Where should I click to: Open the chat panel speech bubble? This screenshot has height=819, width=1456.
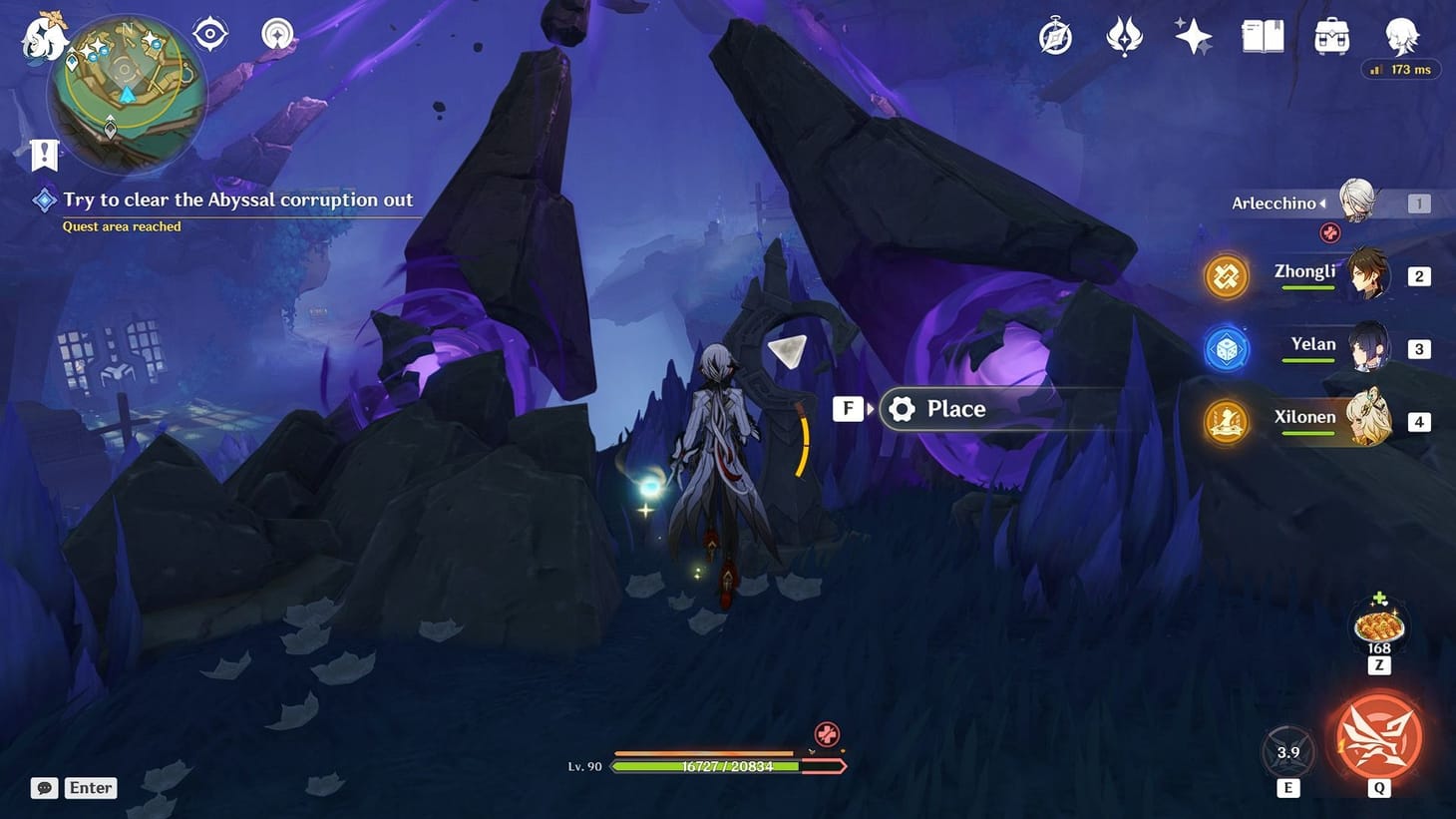click(42, 787)
